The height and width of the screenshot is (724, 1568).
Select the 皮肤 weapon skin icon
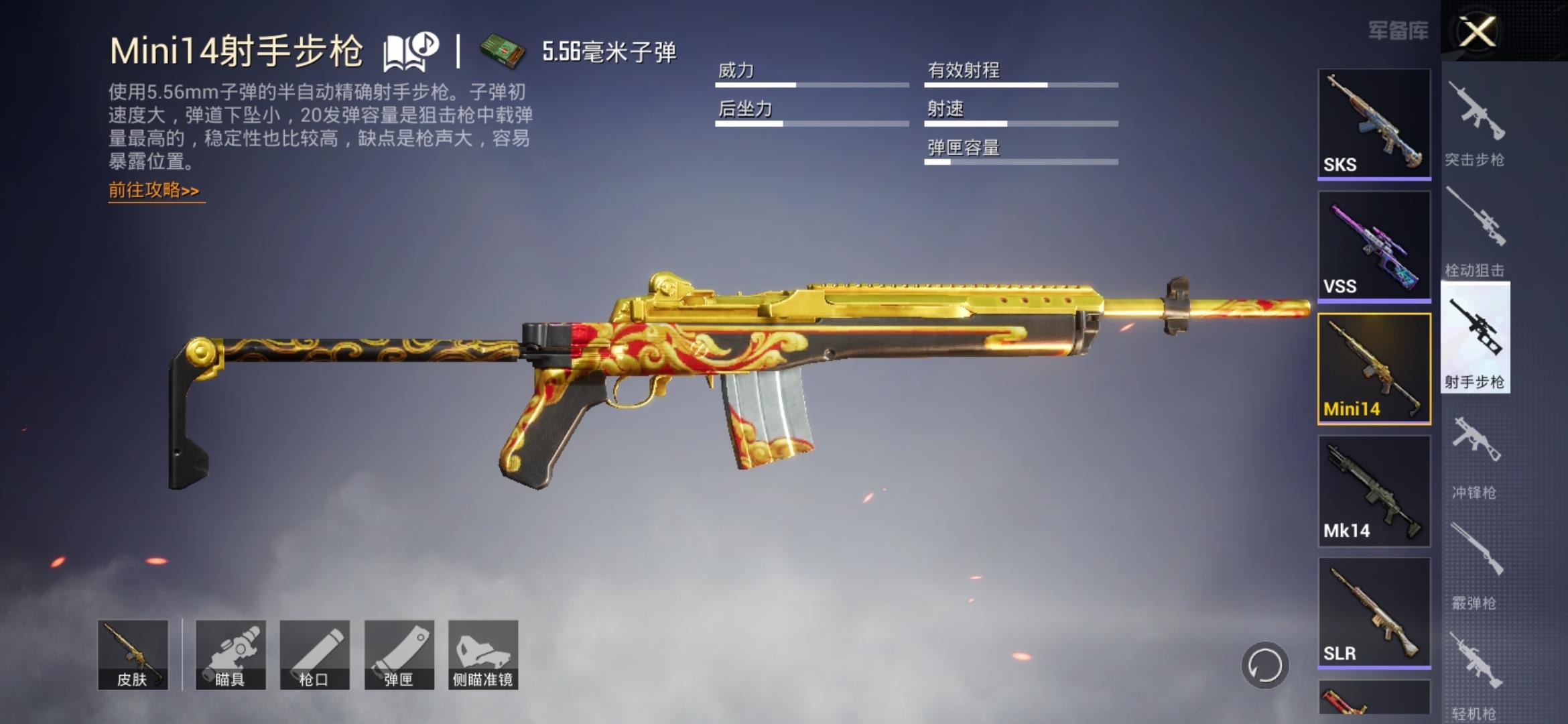(x=134, y=654)
